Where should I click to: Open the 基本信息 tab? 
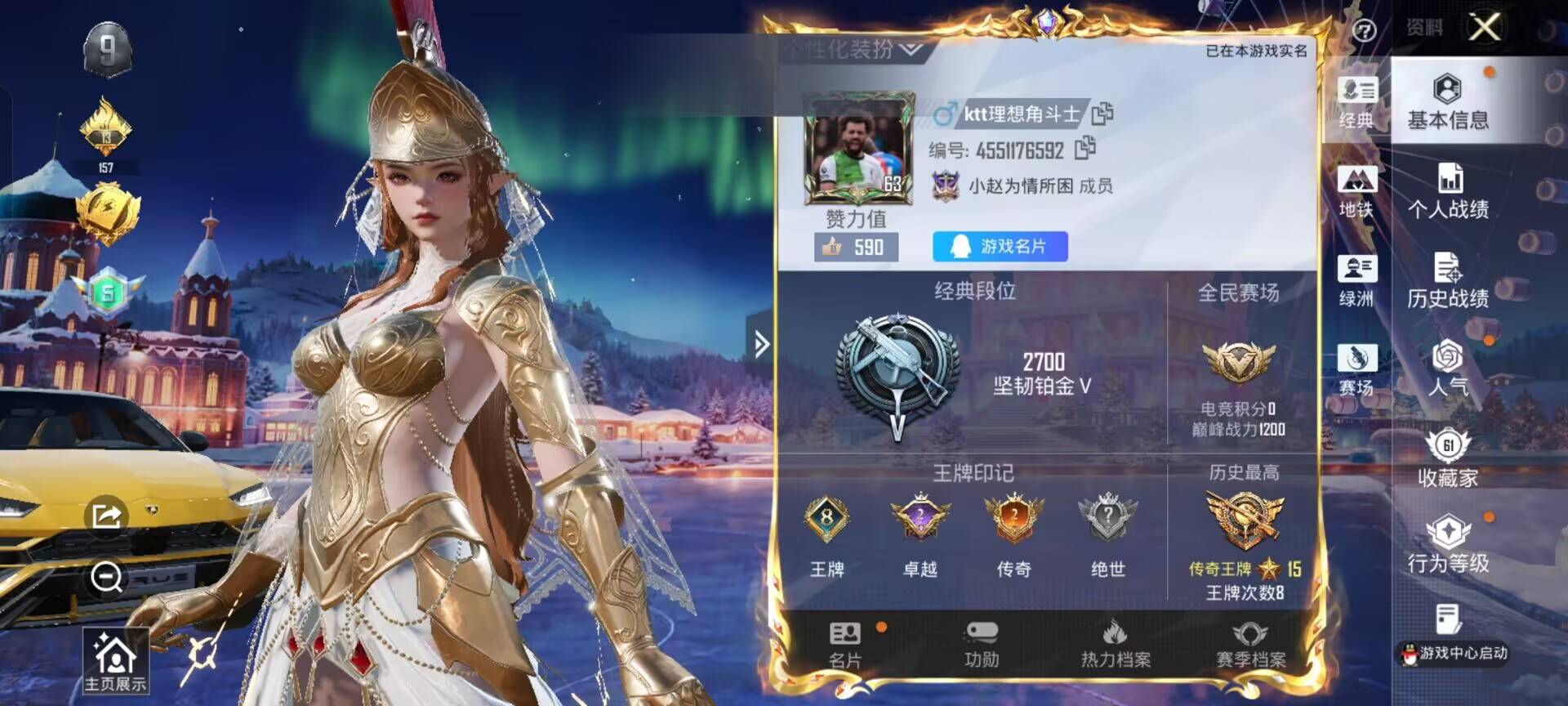coord(1447,102)
